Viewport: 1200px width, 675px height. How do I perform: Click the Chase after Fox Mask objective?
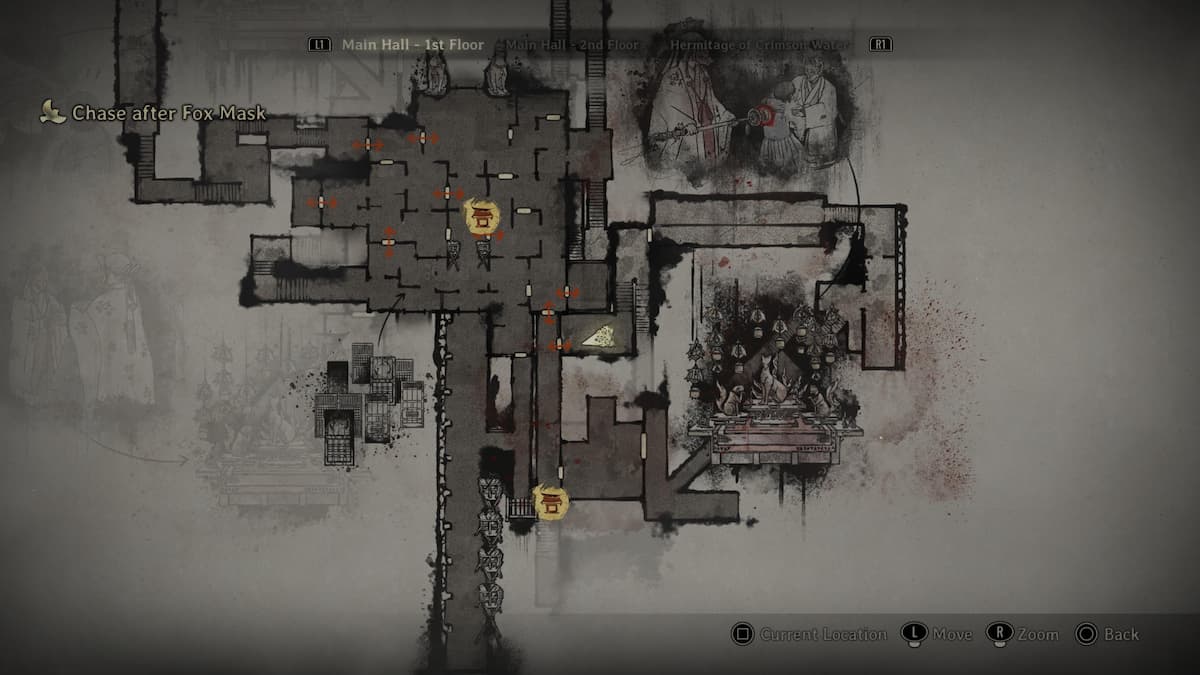pyautogui.click(x=168, y=113)
